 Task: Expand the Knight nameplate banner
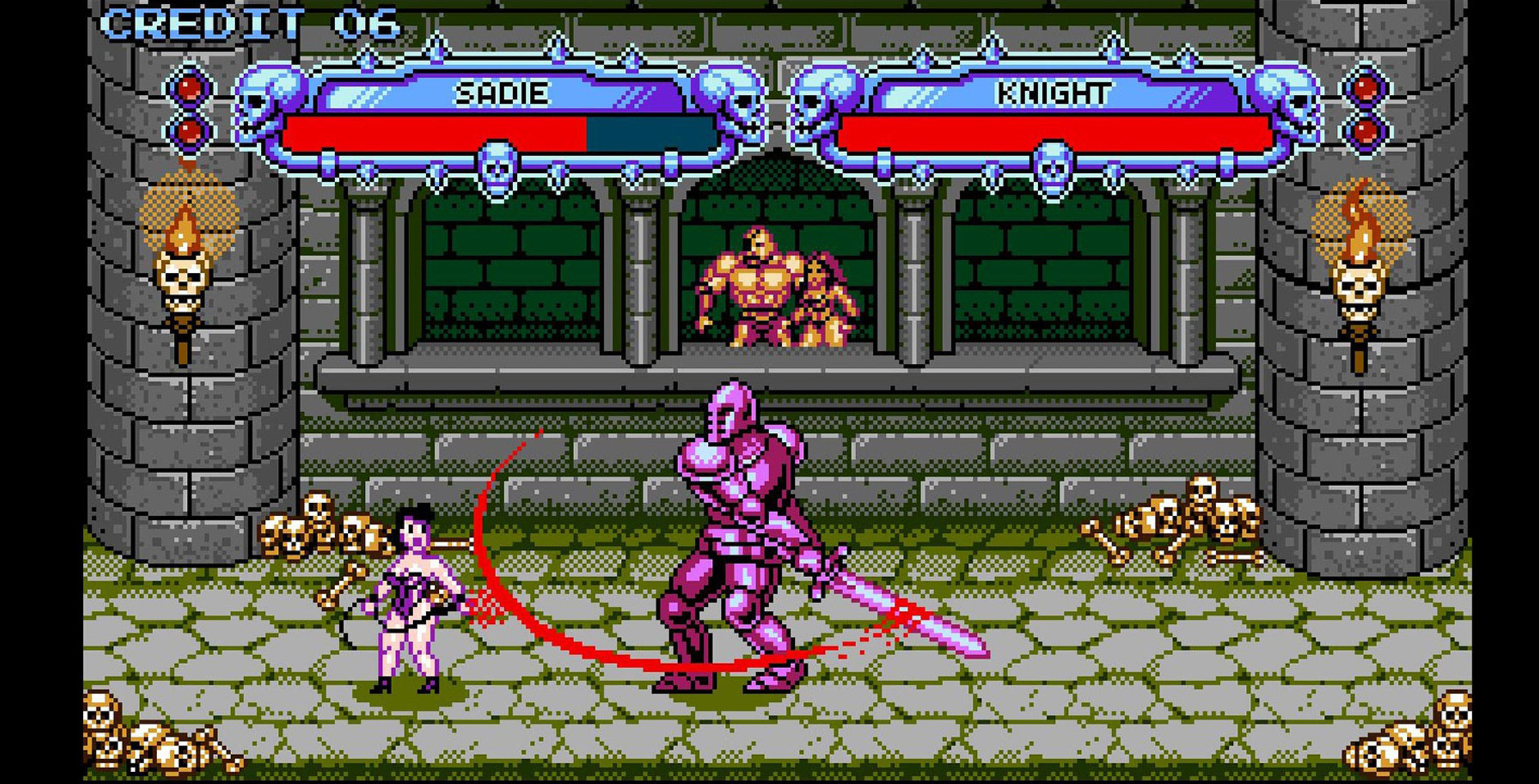(x=1055, y=93)
